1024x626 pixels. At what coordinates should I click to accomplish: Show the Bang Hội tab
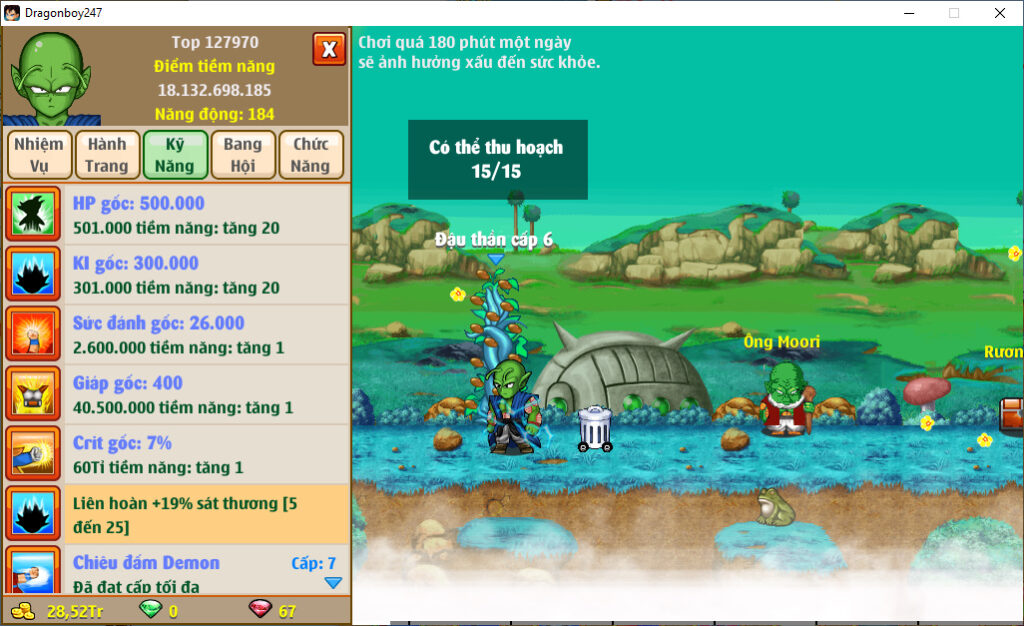tap(243, 155)
